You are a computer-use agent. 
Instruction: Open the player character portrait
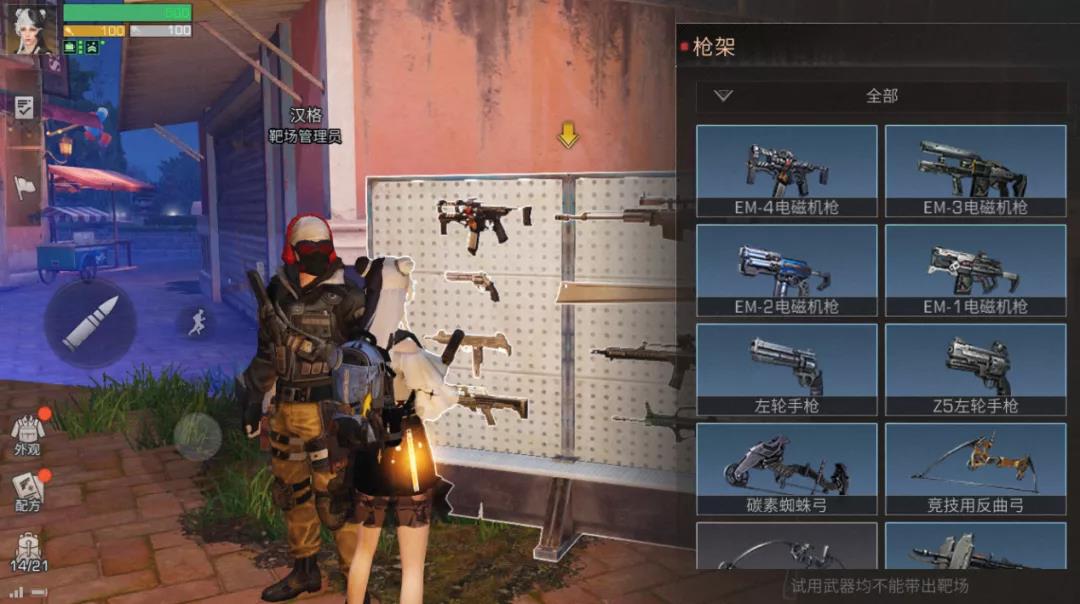point(31,29)
